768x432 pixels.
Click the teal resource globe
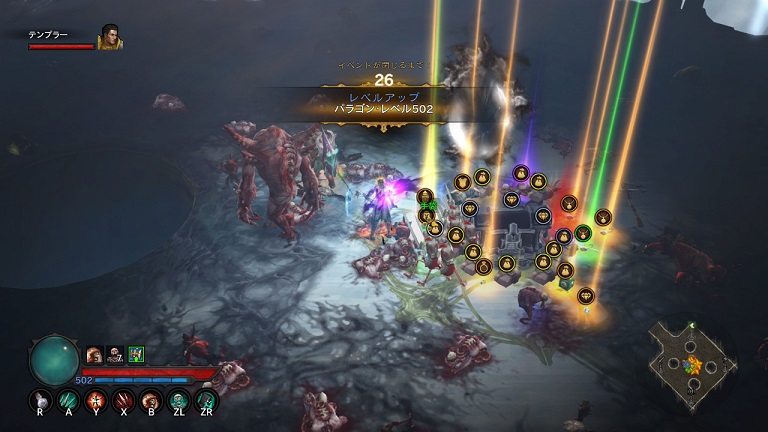point(54,360)
